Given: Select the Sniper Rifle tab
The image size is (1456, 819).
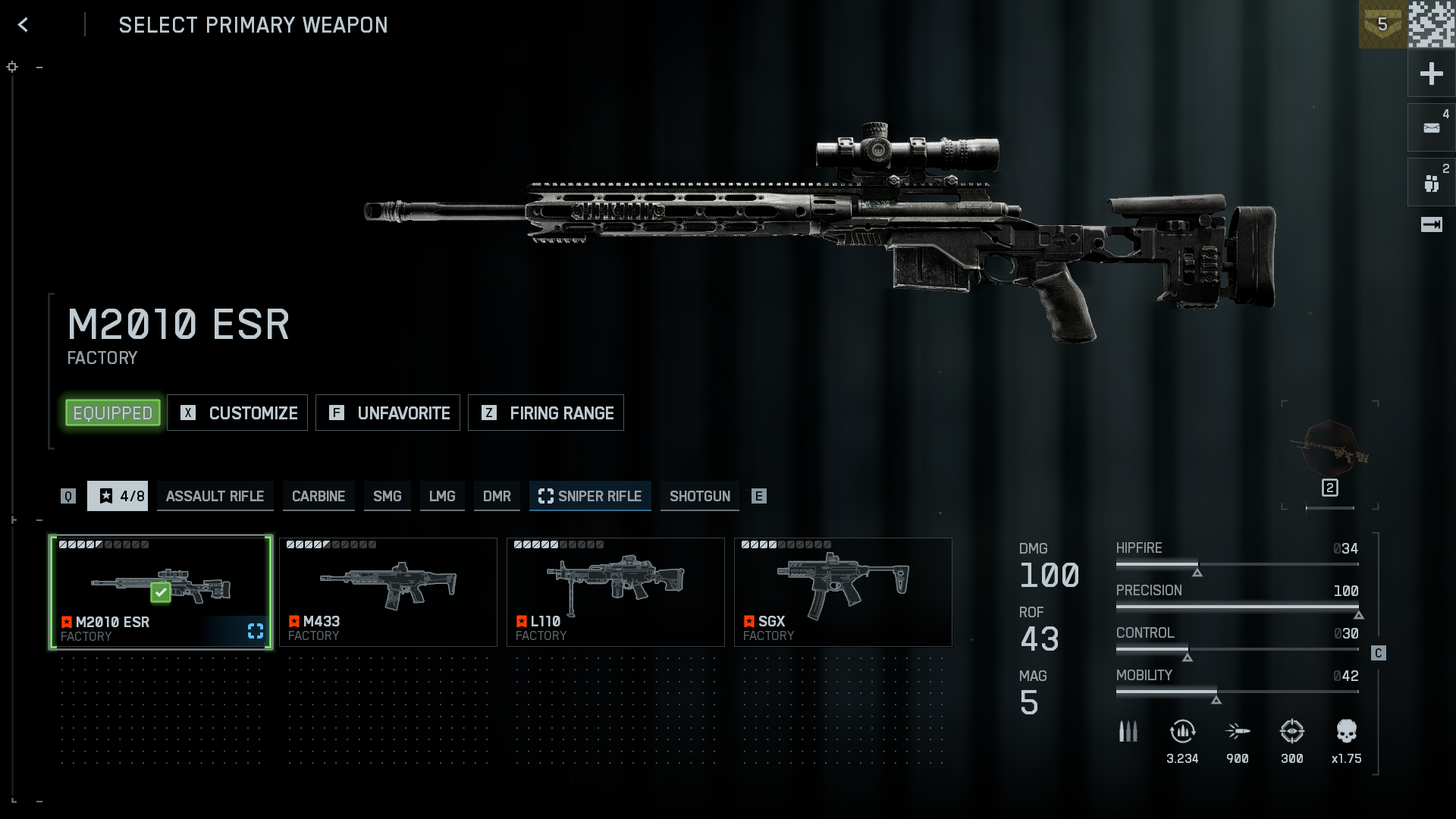Looking at the screenshot, I should tap(590, 496).
